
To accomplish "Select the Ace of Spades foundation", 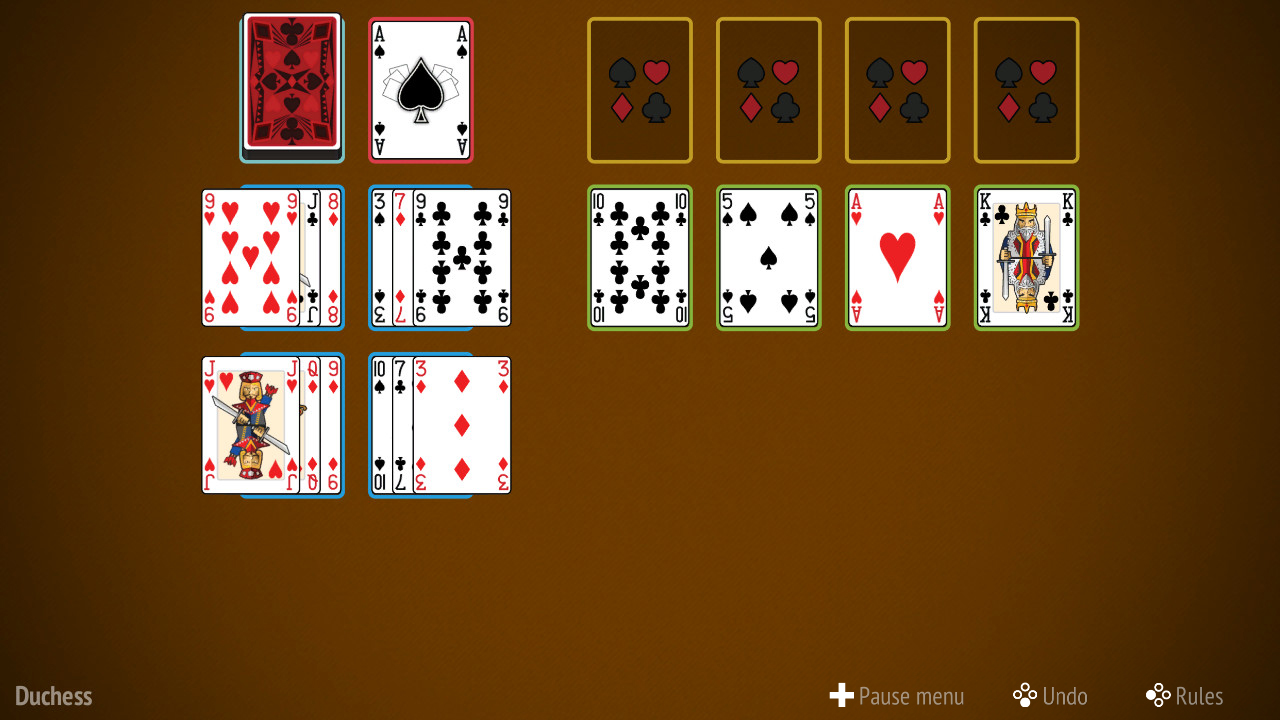I will click(x=420, y=89).
